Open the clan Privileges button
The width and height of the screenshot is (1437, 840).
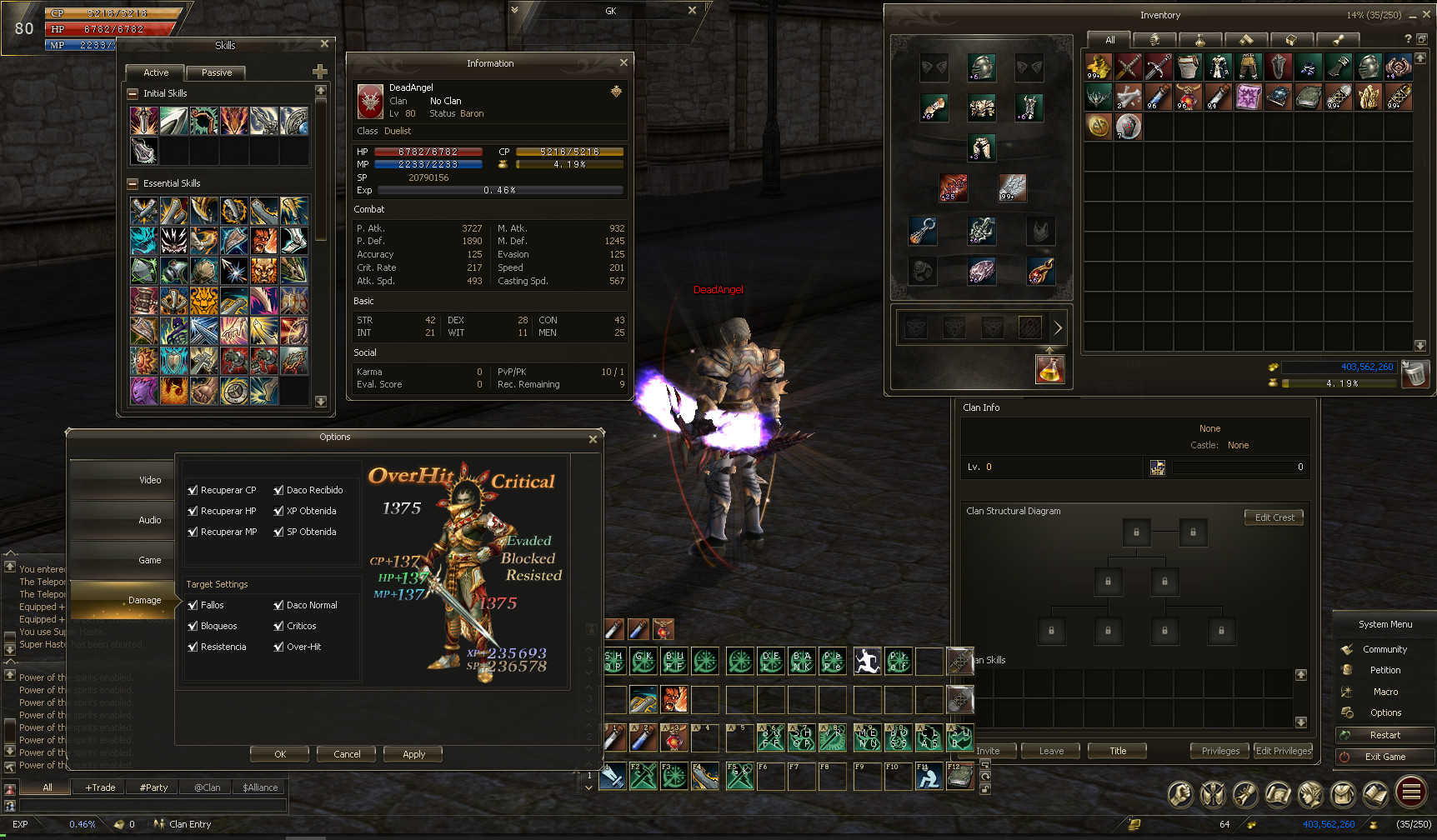pyautogui.click(x=1220, y=751)
